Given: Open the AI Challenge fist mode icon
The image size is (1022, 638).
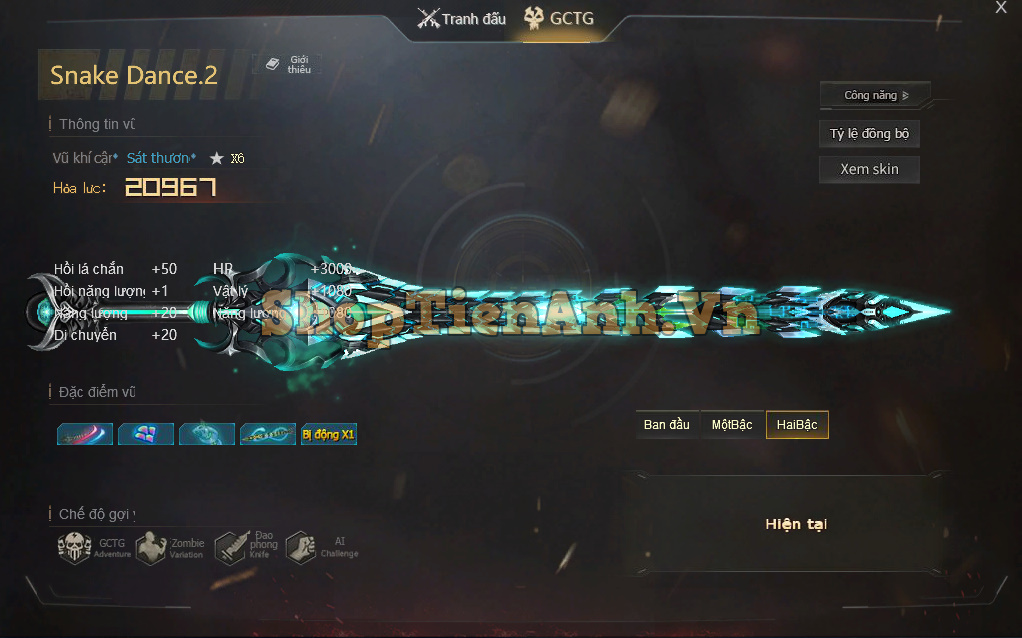Looking at the screenshot, I should [x=301, y=548].
